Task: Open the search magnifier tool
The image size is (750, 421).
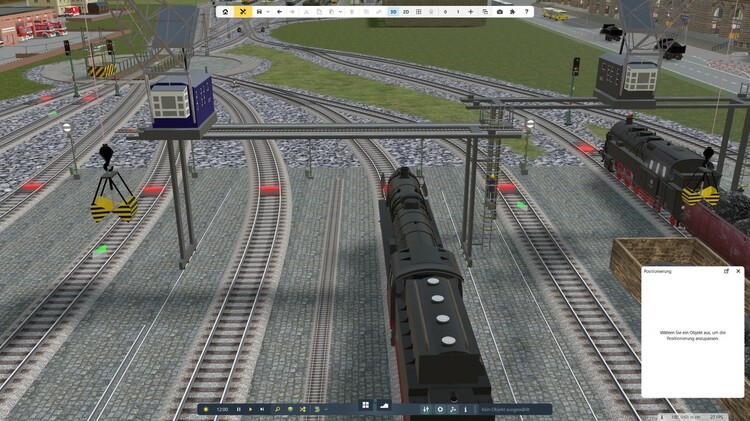Action: click(x=278, y=409)
